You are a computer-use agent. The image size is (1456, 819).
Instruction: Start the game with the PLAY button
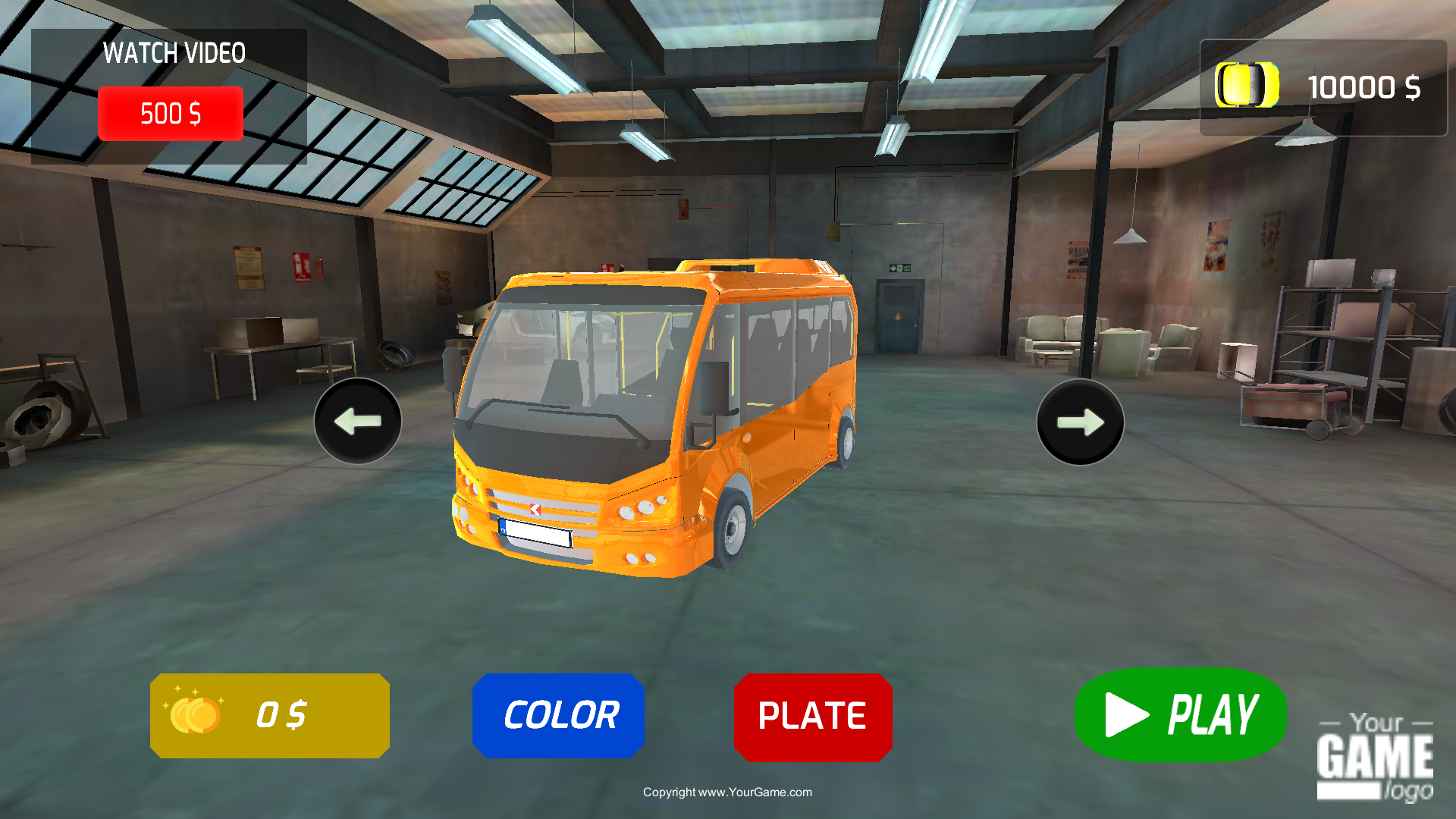[1180, 713]
